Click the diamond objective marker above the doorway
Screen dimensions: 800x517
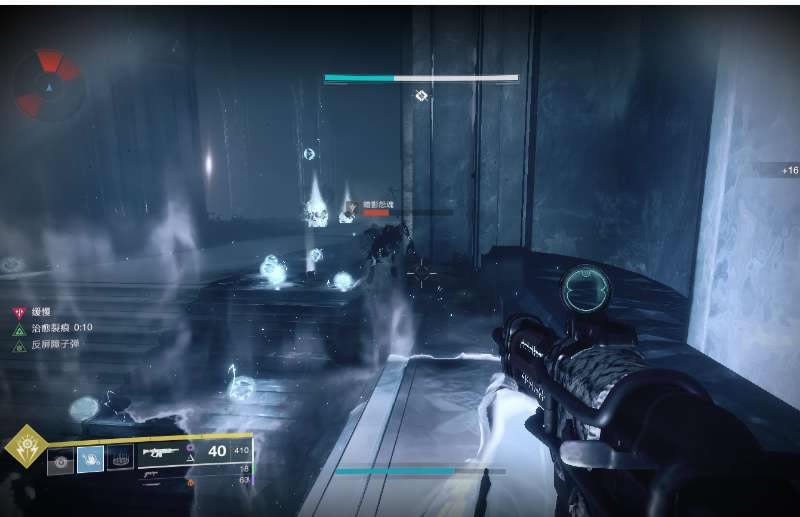pos(422,96)
